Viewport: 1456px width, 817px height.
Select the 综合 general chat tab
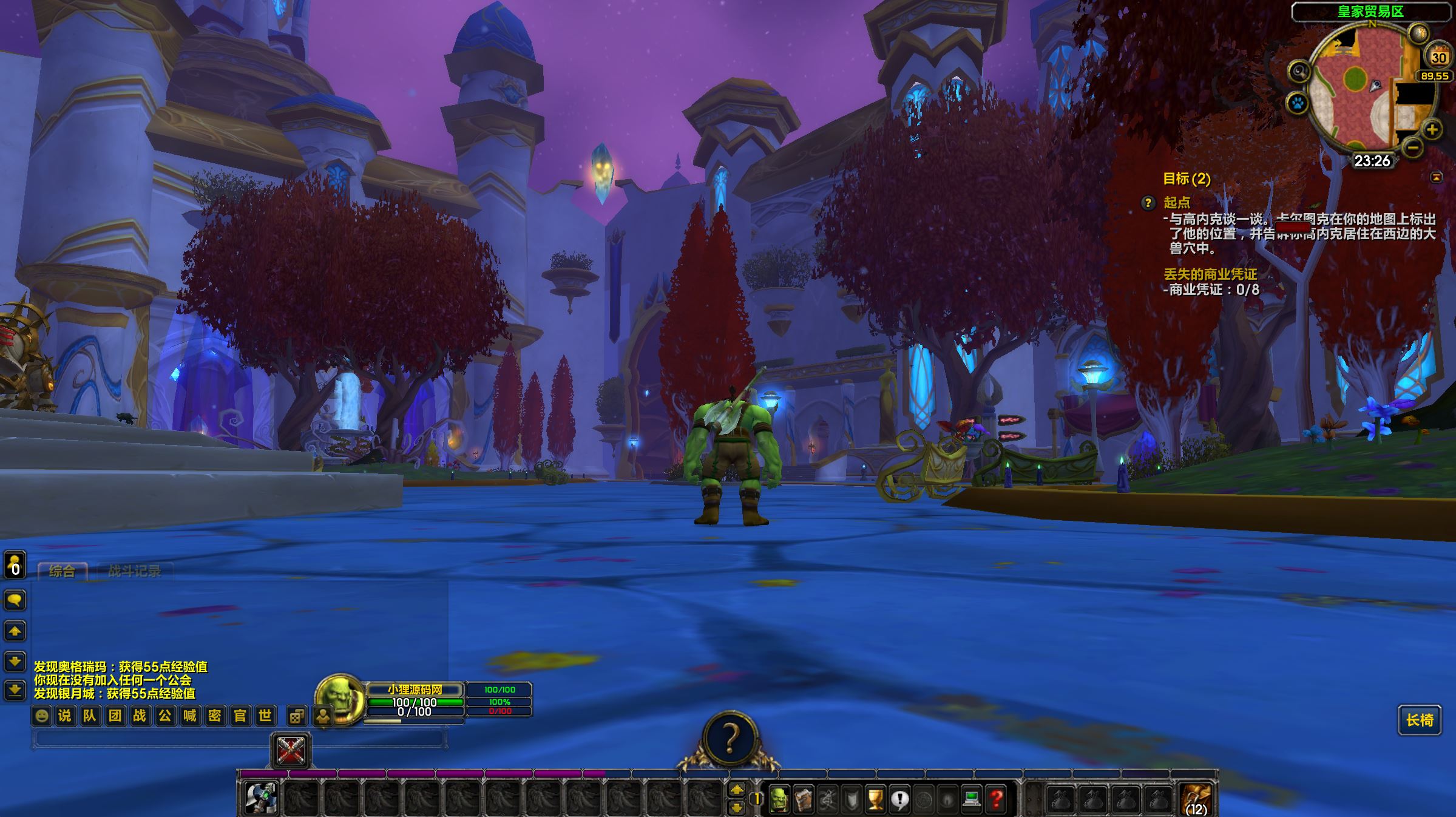62,571
